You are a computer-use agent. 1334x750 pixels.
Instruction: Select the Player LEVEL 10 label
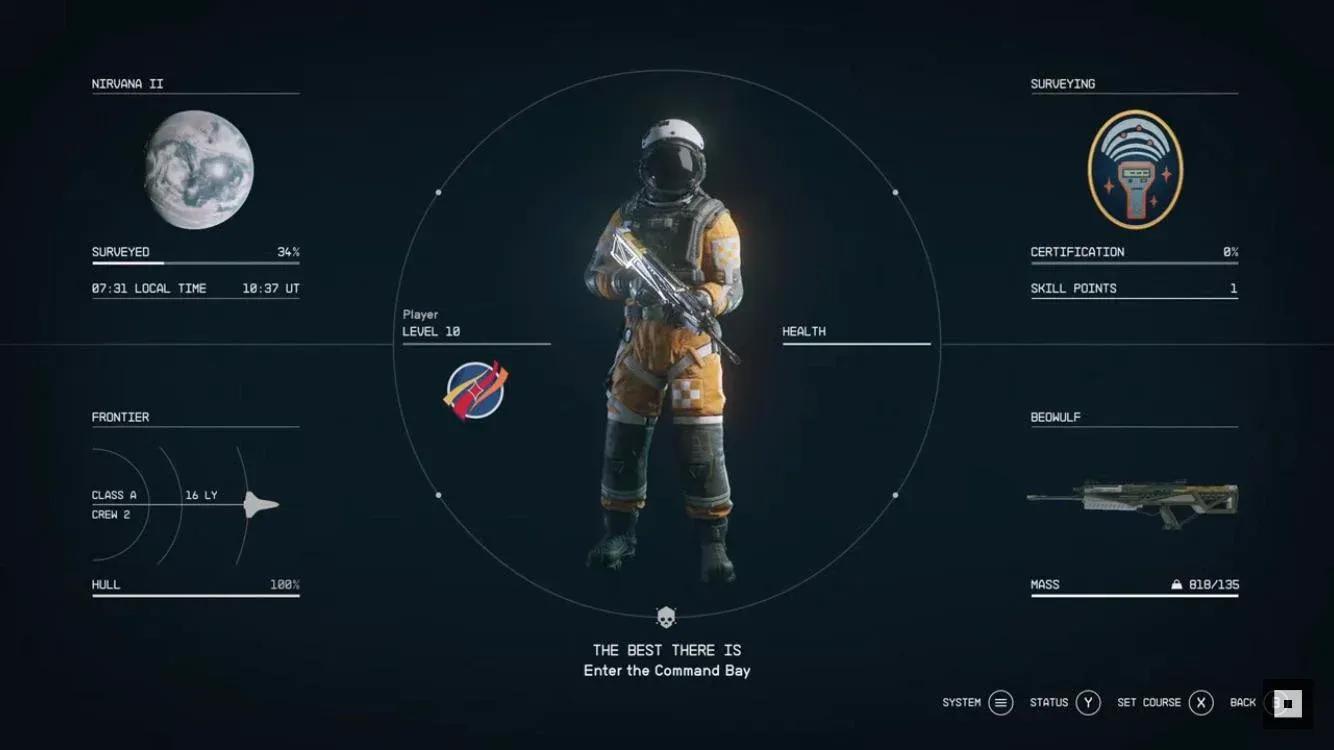430,324
